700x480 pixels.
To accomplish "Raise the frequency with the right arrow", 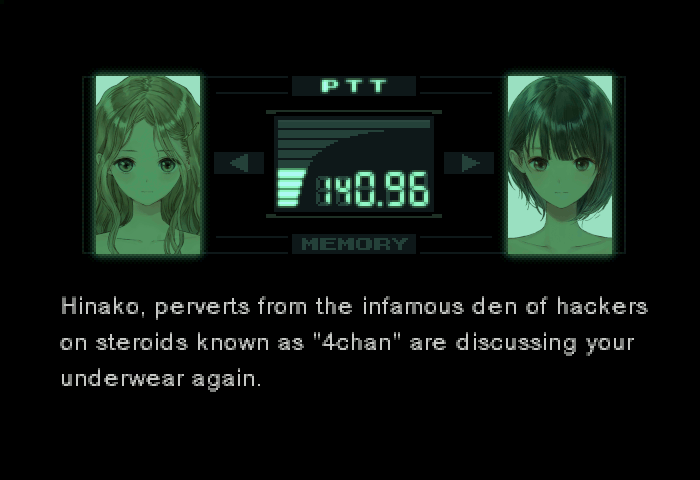I will tap(468, 163).
